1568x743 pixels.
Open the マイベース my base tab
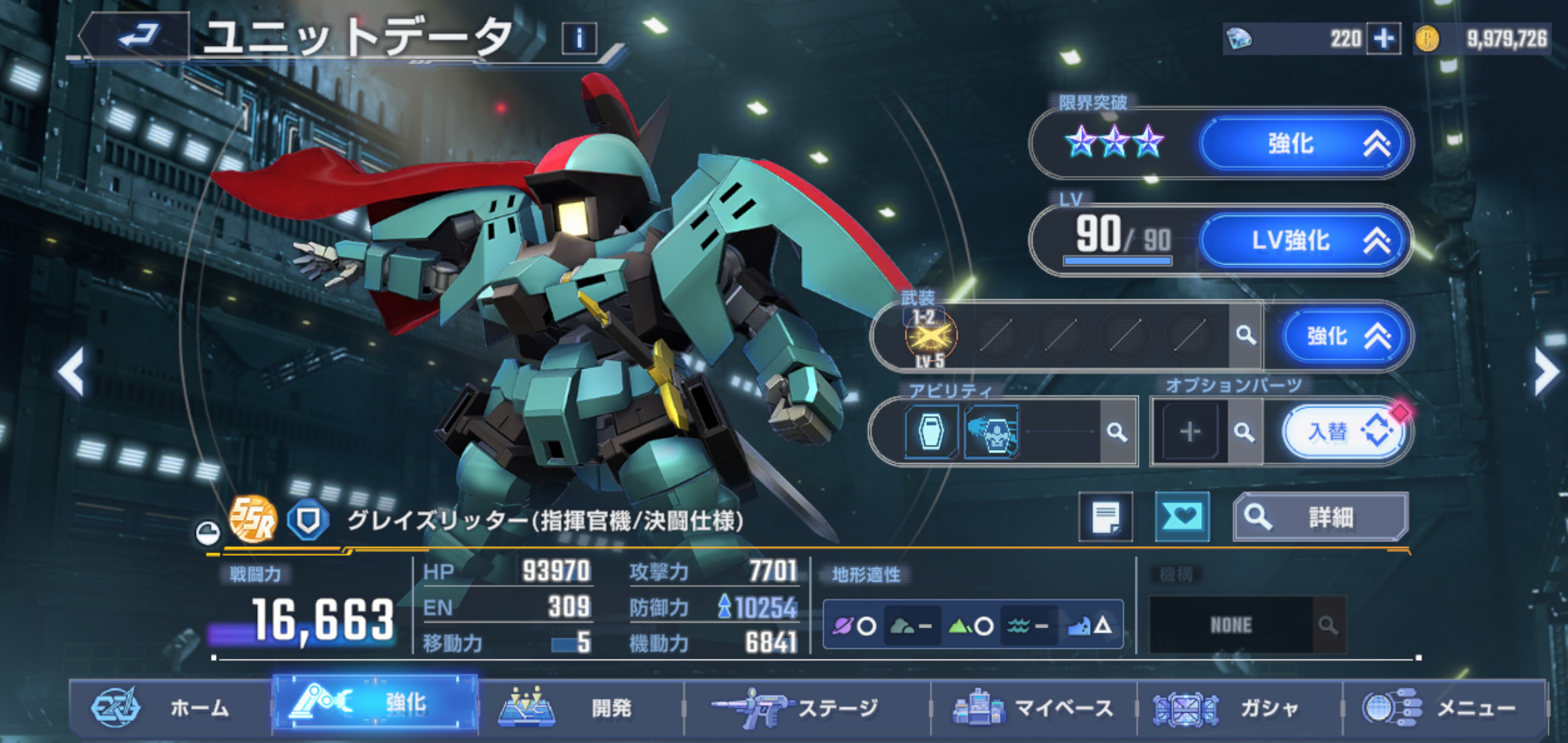coord(1033,707)
